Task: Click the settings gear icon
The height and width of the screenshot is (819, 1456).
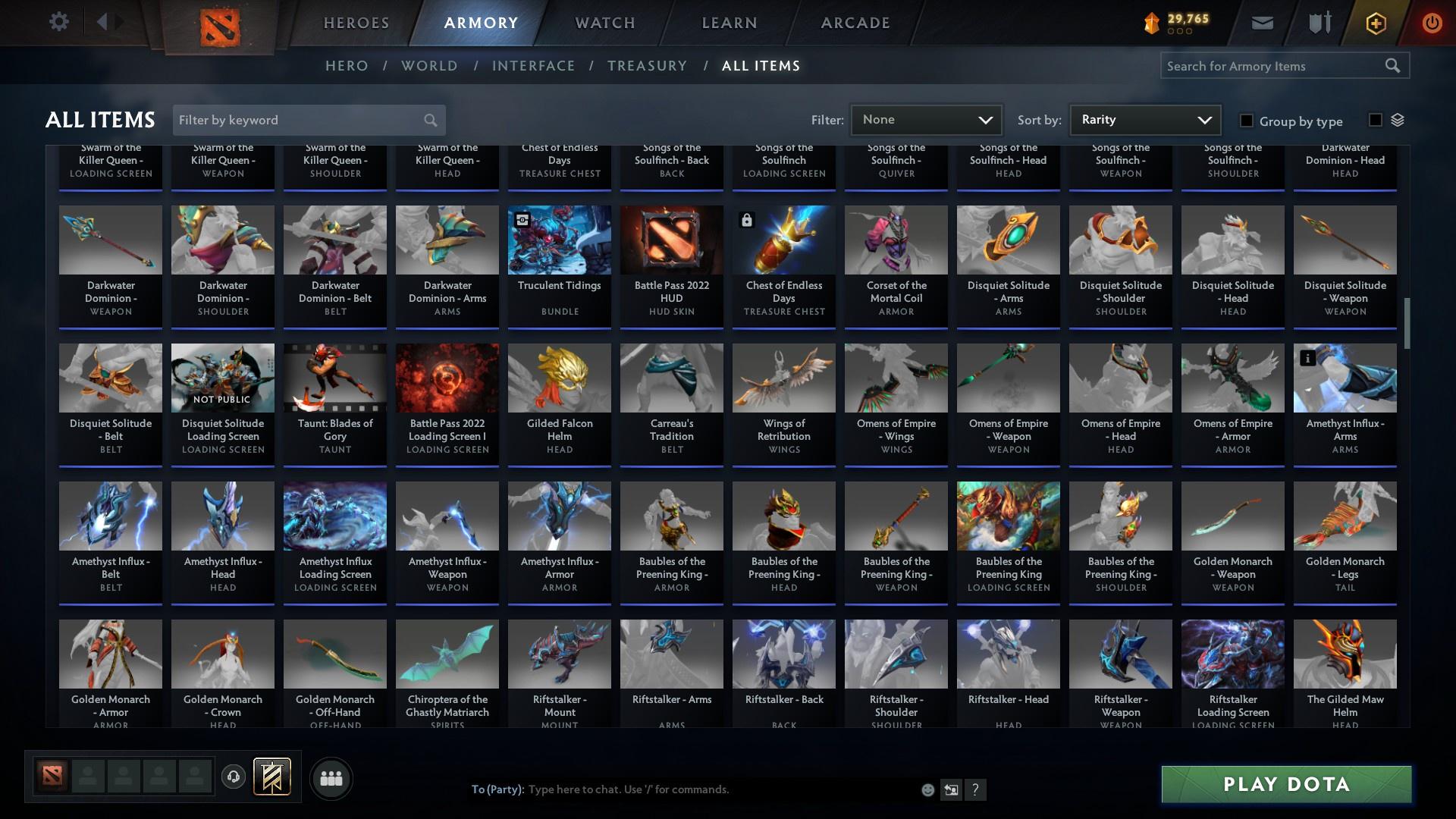Action: point(59,22)
